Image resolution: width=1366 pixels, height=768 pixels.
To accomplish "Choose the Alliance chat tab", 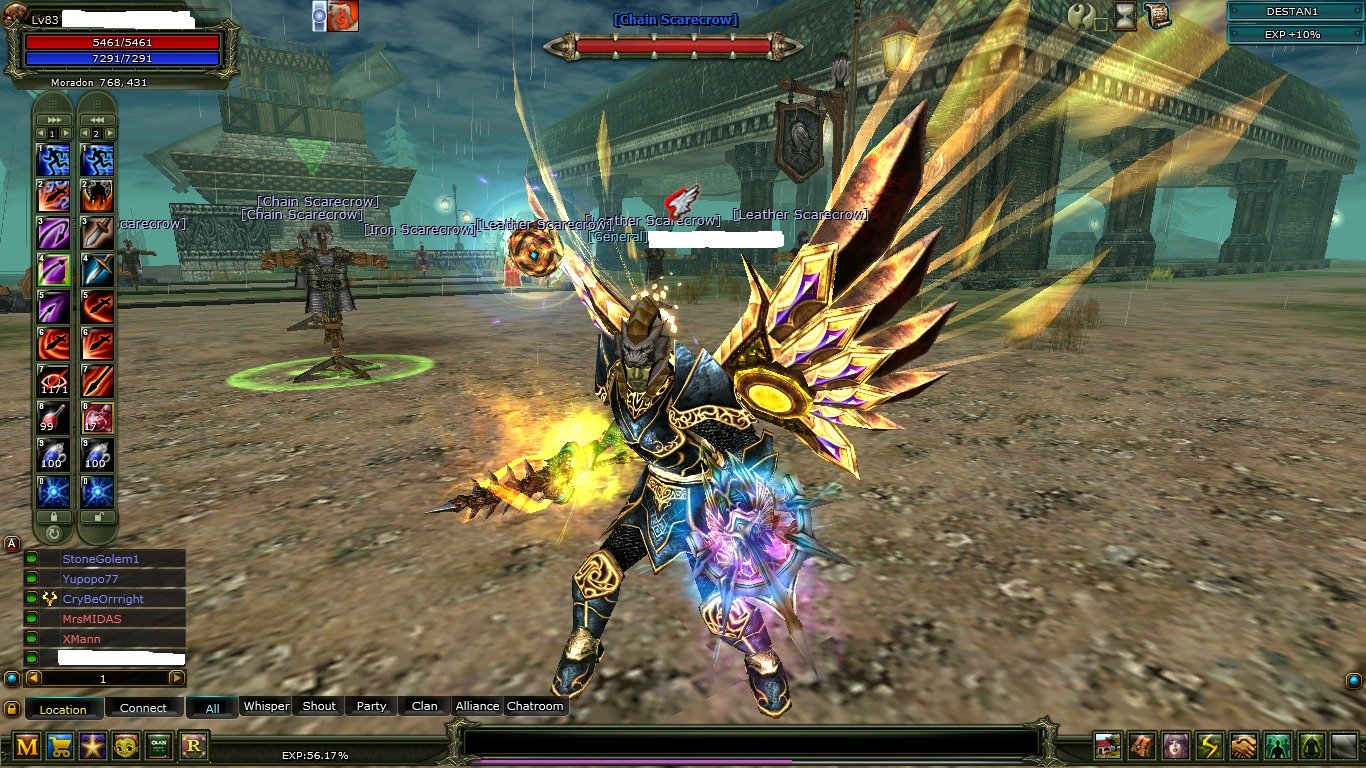I will click(477, 706).
